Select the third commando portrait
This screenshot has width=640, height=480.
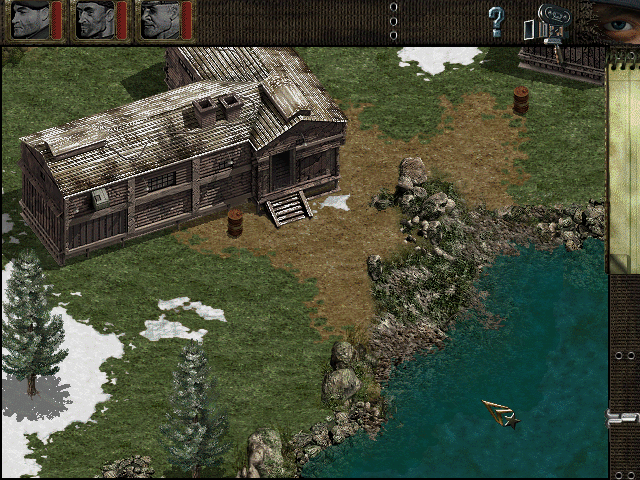click(x=160, y=20)
